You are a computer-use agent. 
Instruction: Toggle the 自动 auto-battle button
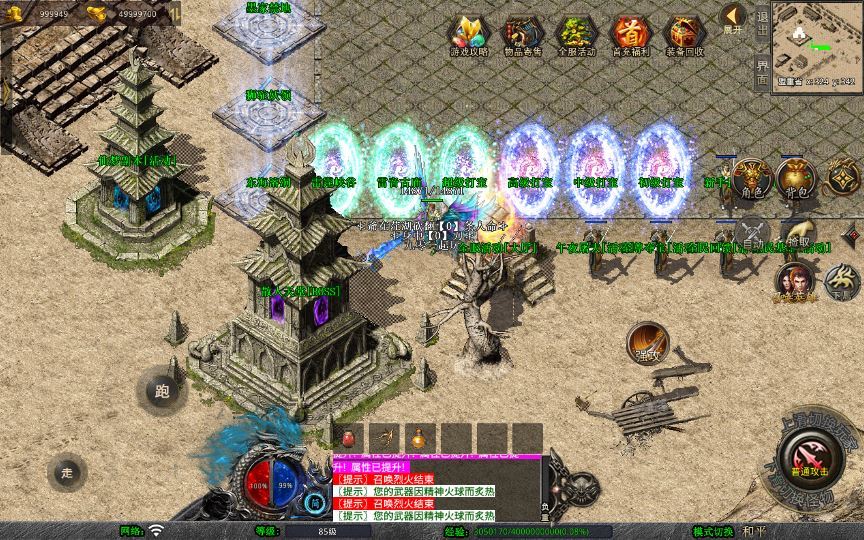click(751, 234)
